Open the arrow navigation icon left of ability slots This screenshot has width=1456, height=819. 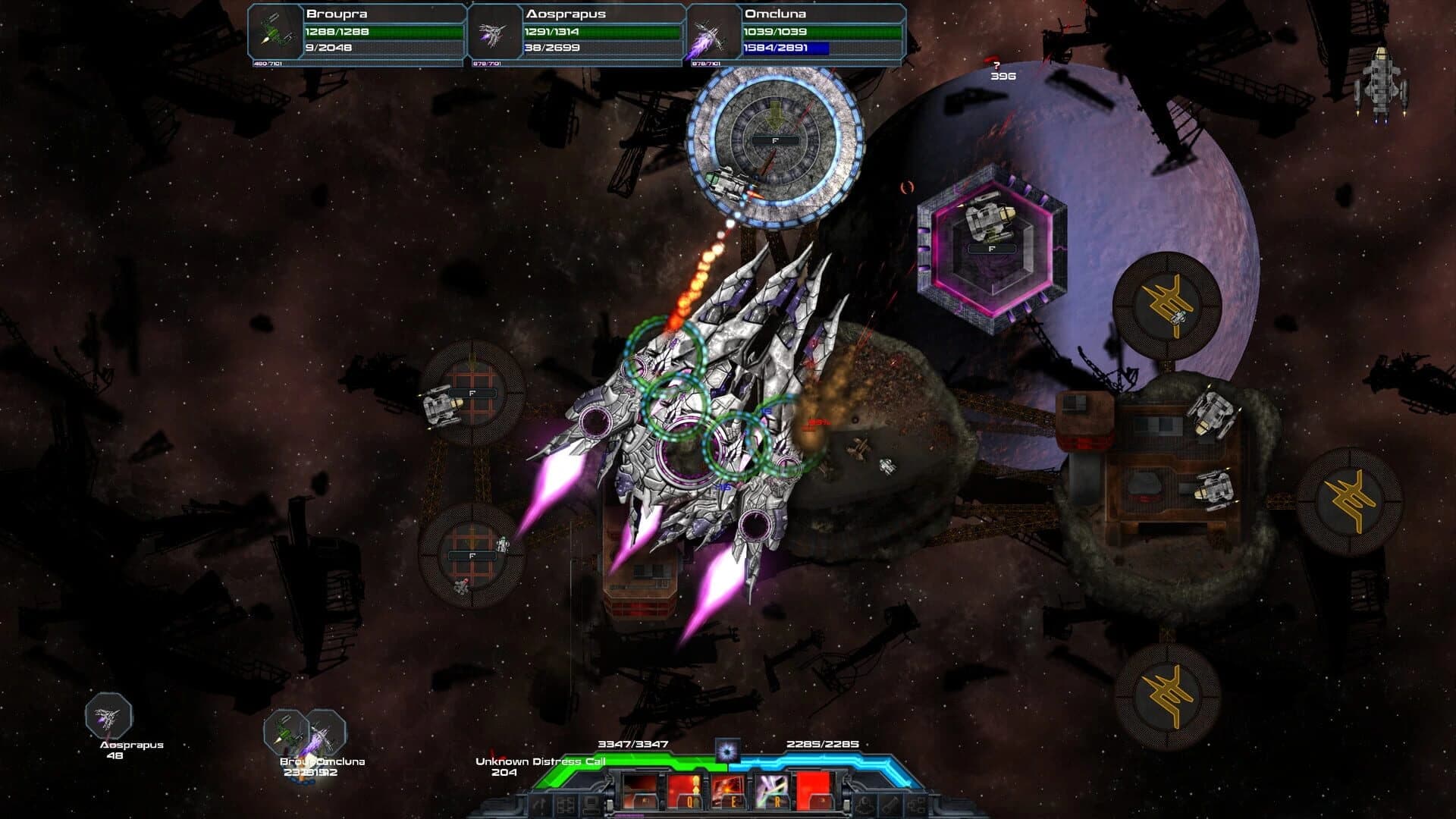coord(541,806)
